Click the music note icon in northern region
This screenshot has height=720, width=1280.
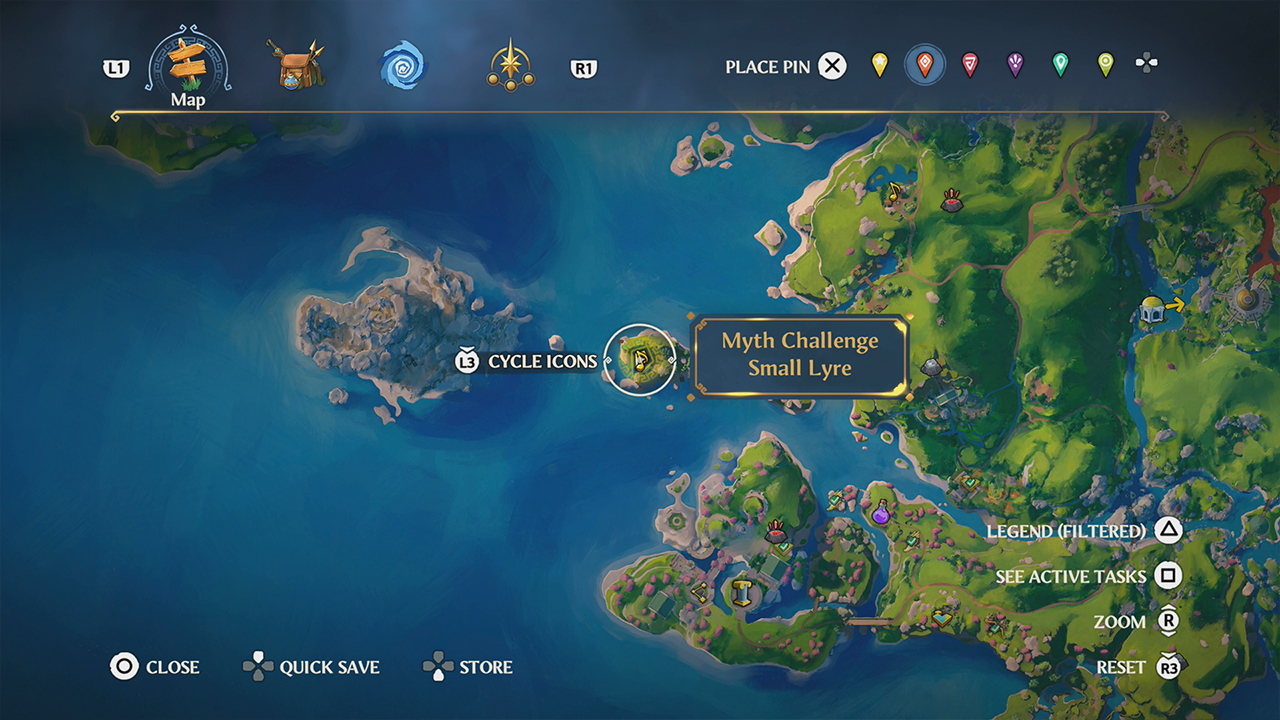click(x=894, y=192)
